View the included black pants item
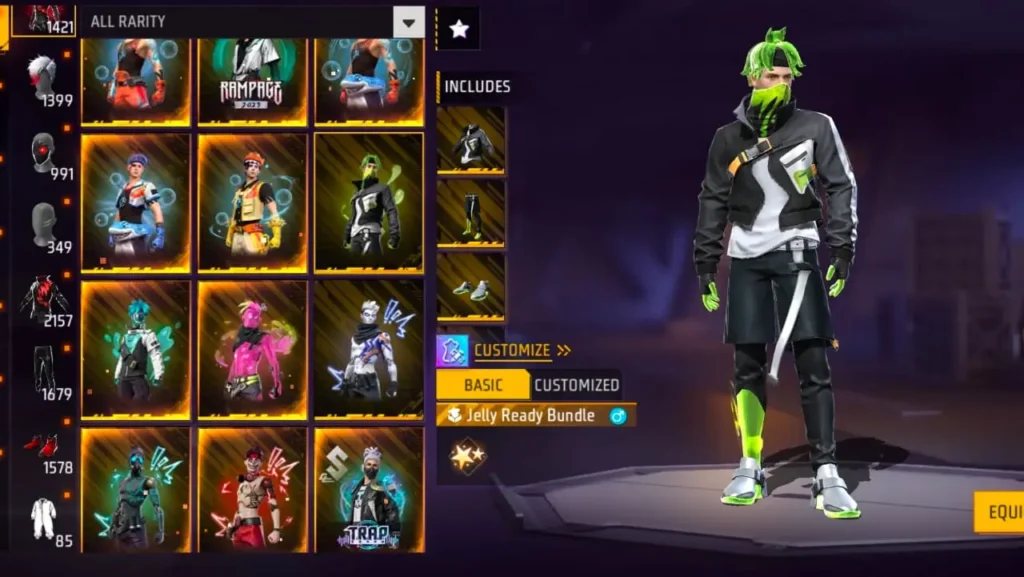 (x=471, y=214)
